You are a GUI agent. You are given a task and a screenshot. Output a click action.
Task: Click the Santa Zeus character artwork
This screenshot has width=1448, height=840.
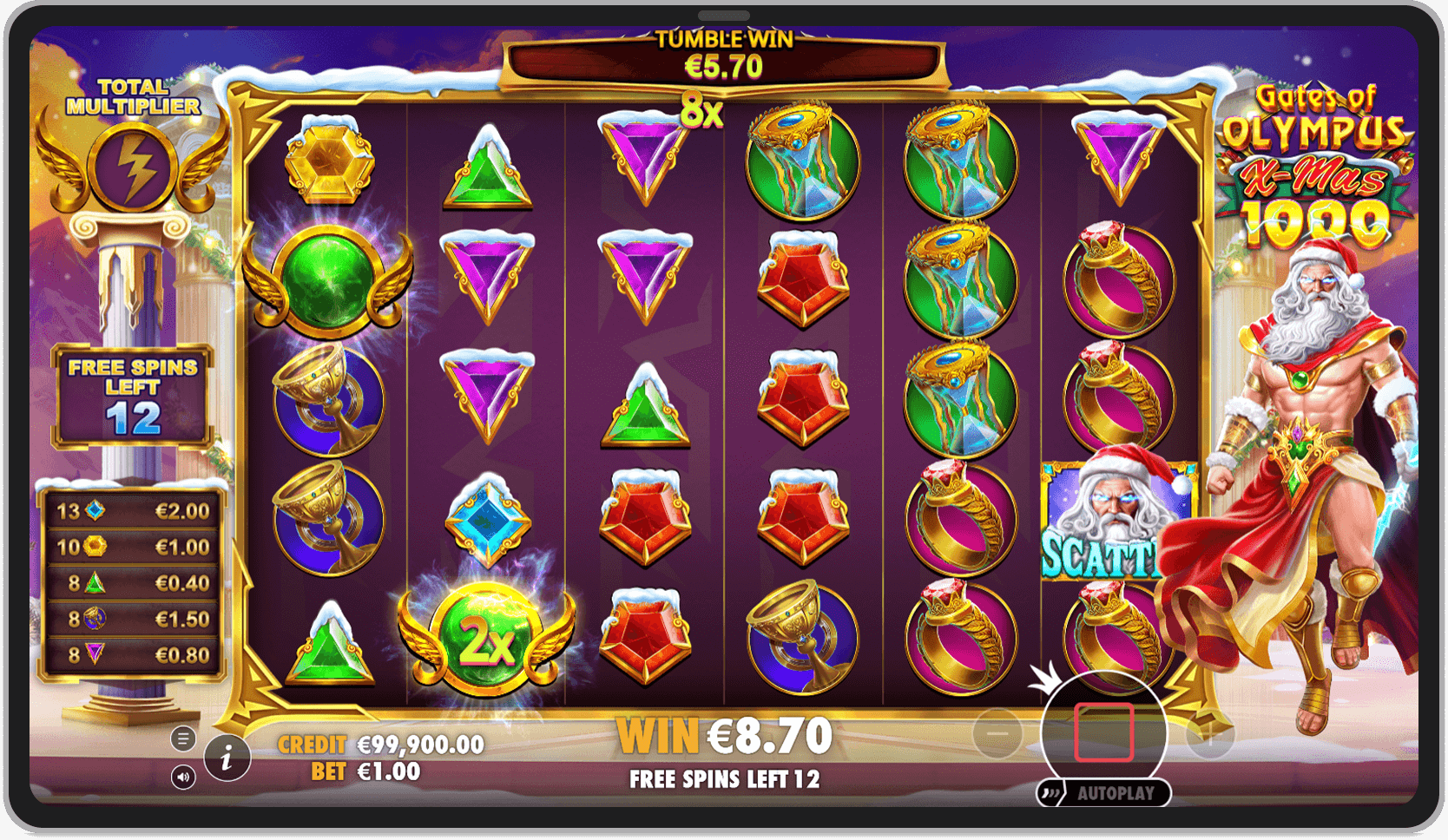click(x=1311, y=434)
